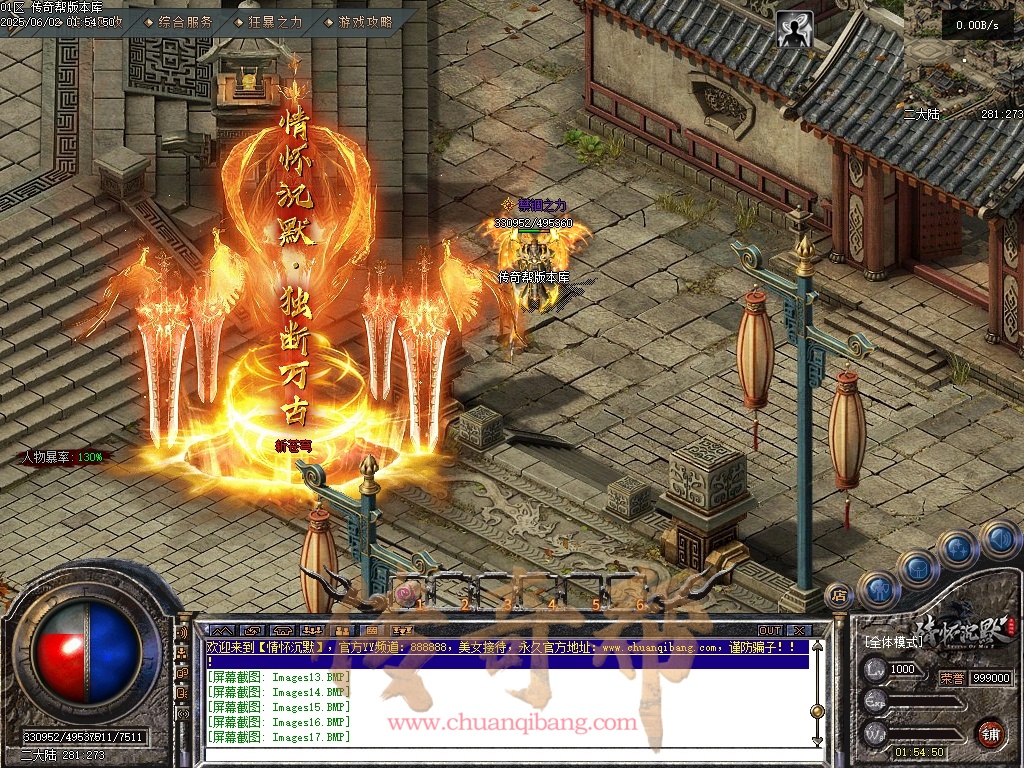Open the character silhouette icon
The width and height of the screenshot is (1024, 768).
(x=795, y=29)
